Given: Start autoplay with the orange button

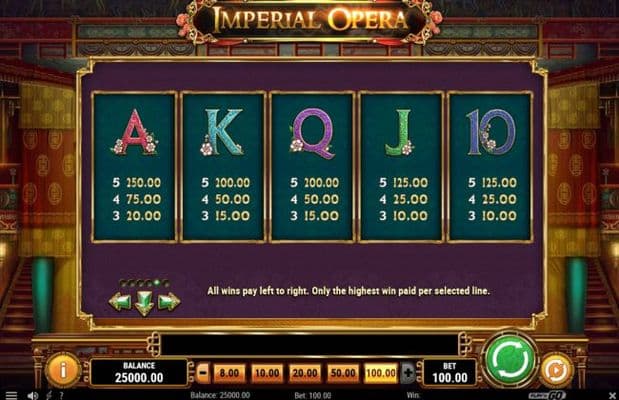Looking at the screenshot, I should pos(554,370).
